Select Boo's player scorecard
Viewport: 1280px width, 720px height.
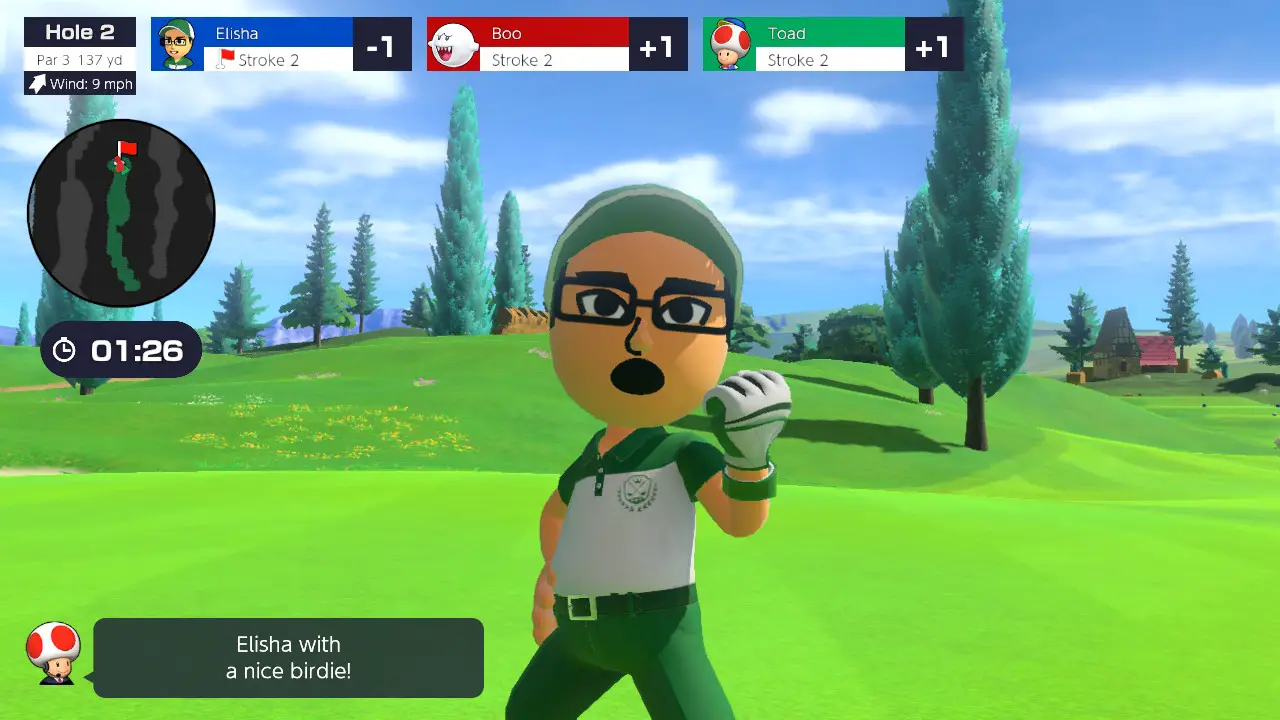click(557, 45)
